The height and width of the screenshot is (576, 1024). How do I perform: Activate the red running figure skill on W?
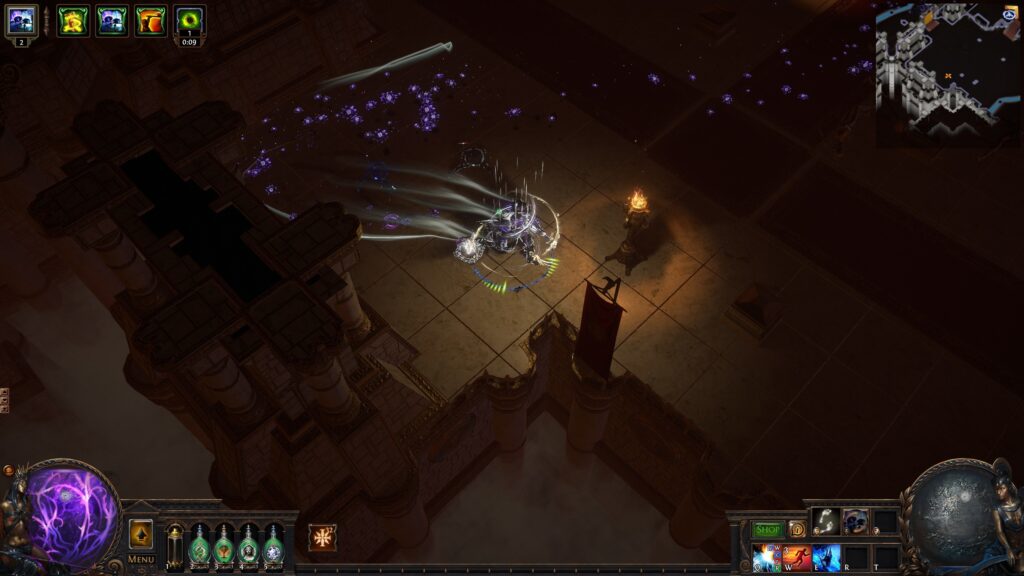(x=797, y=557)
